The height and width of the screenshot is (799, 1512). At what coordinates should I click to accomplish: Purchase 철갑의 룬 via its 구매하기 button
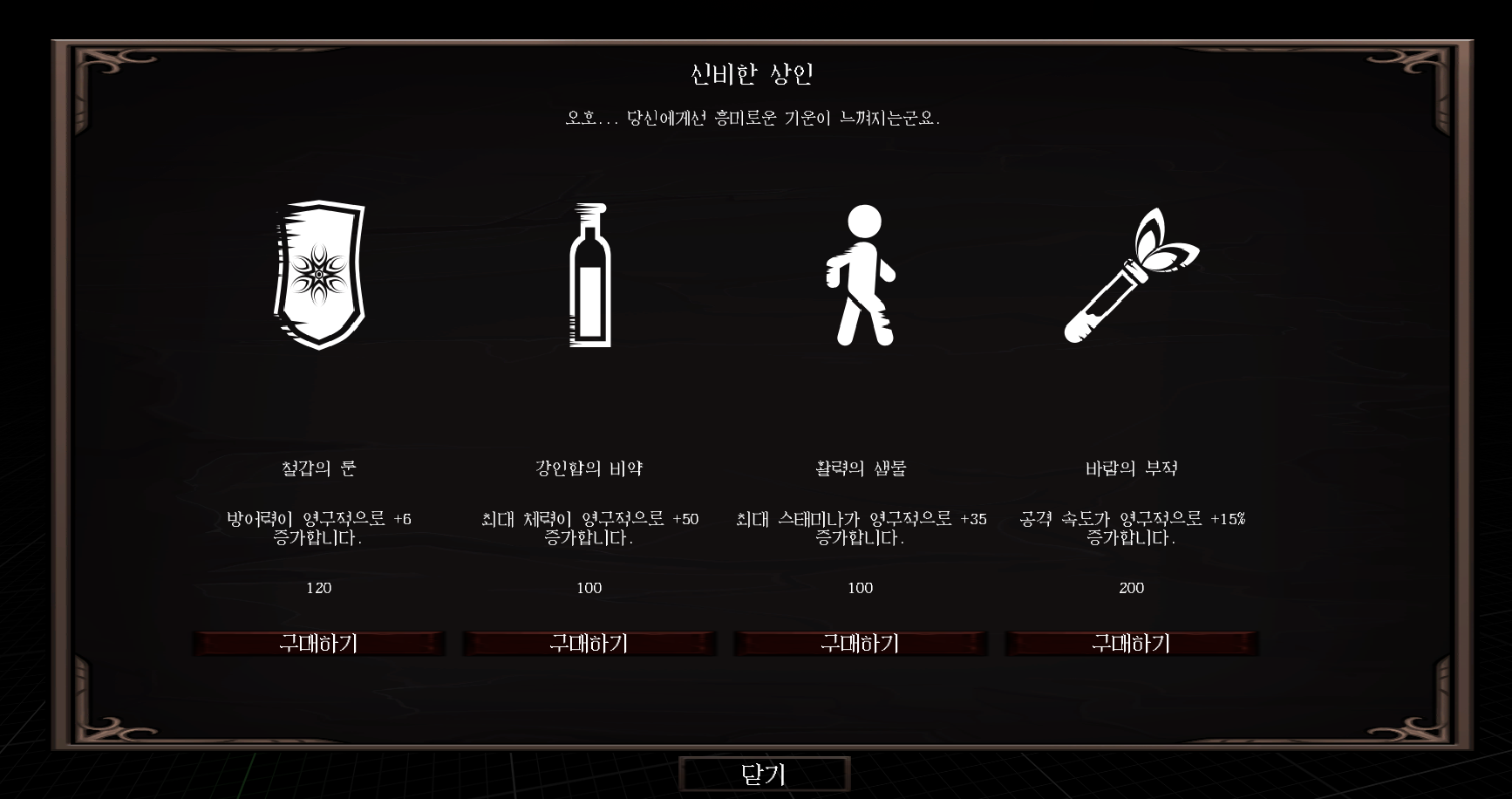coord(321,644)
